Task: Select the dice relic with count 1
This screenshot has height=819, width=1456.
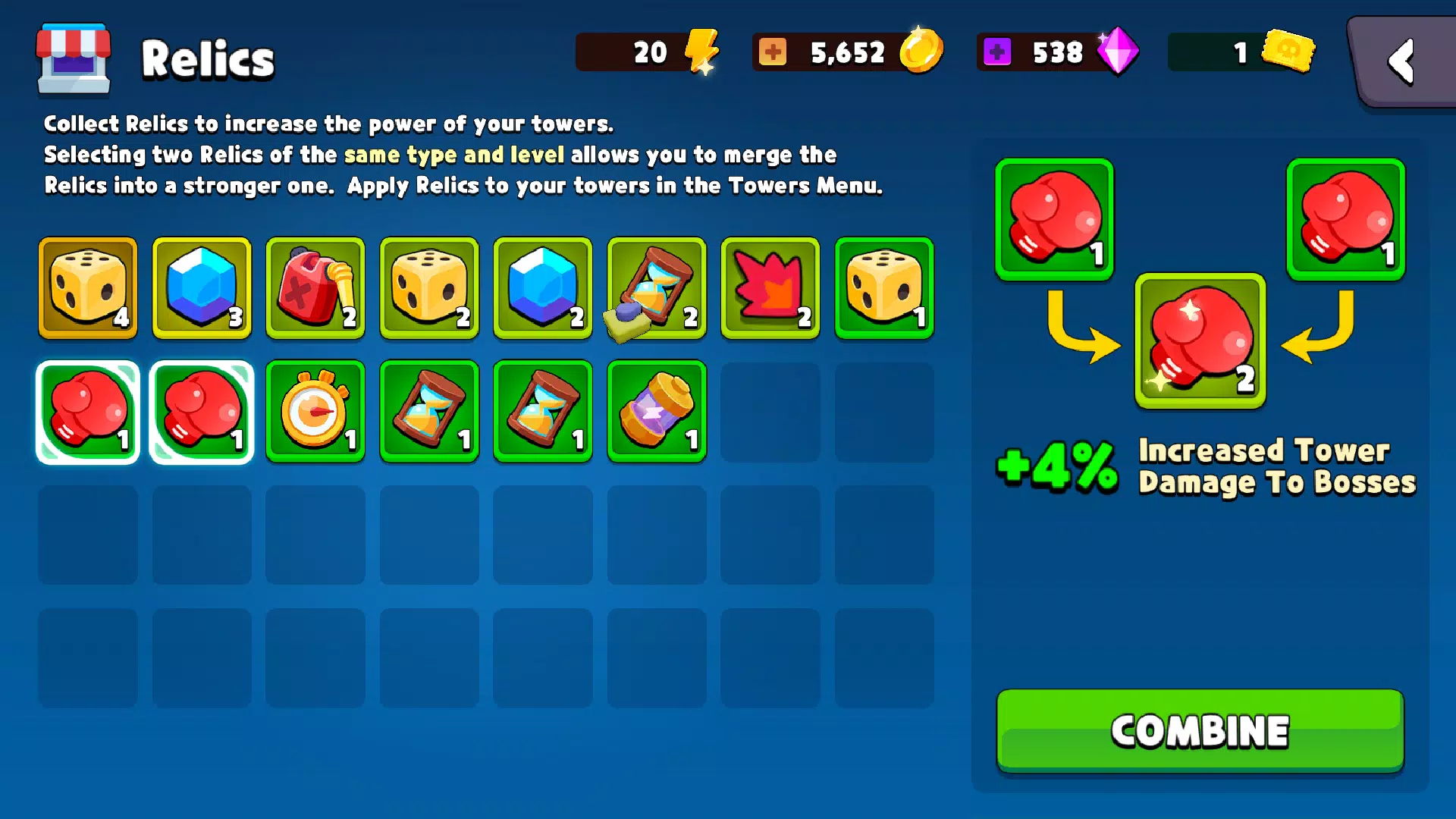Action: (x=883, y=289)
